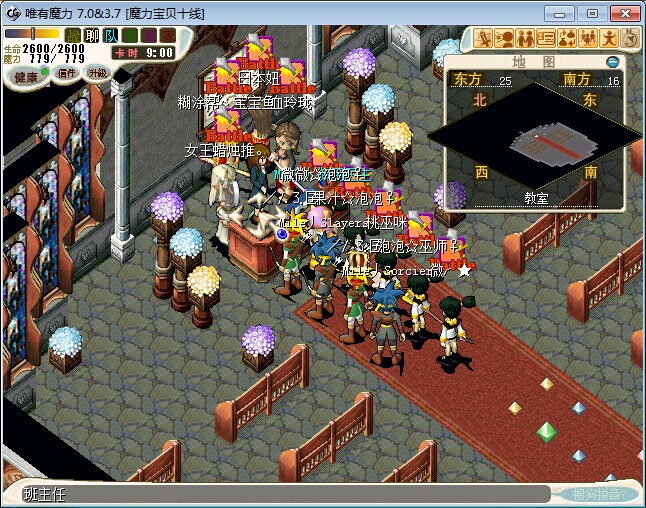Toggle the 队 team button
This screenshot has width=646, height=508.
point(110,35)
